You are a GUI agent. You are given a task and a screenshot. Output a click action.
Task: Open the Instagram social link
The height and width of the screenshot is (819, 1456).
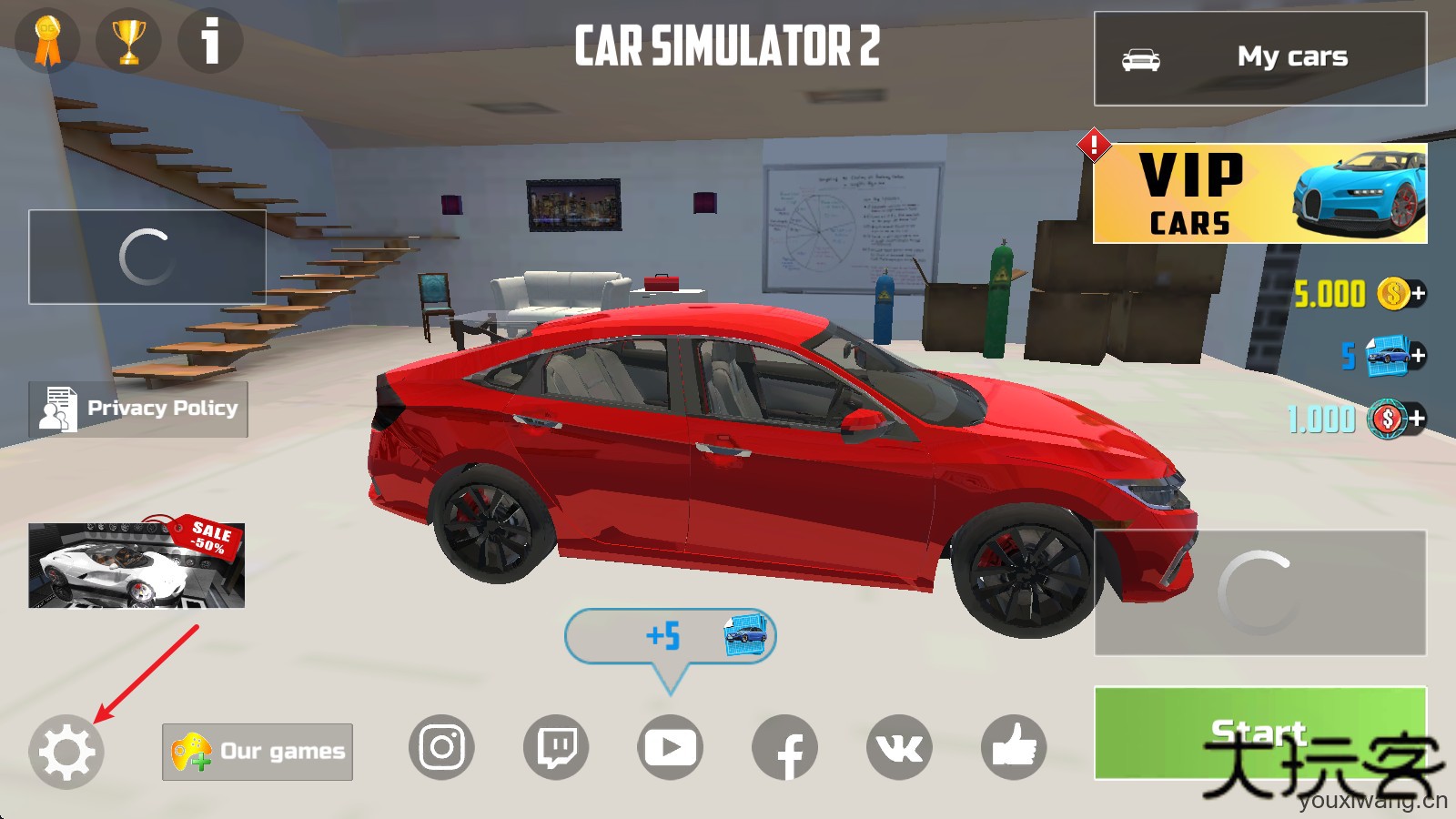441,748
